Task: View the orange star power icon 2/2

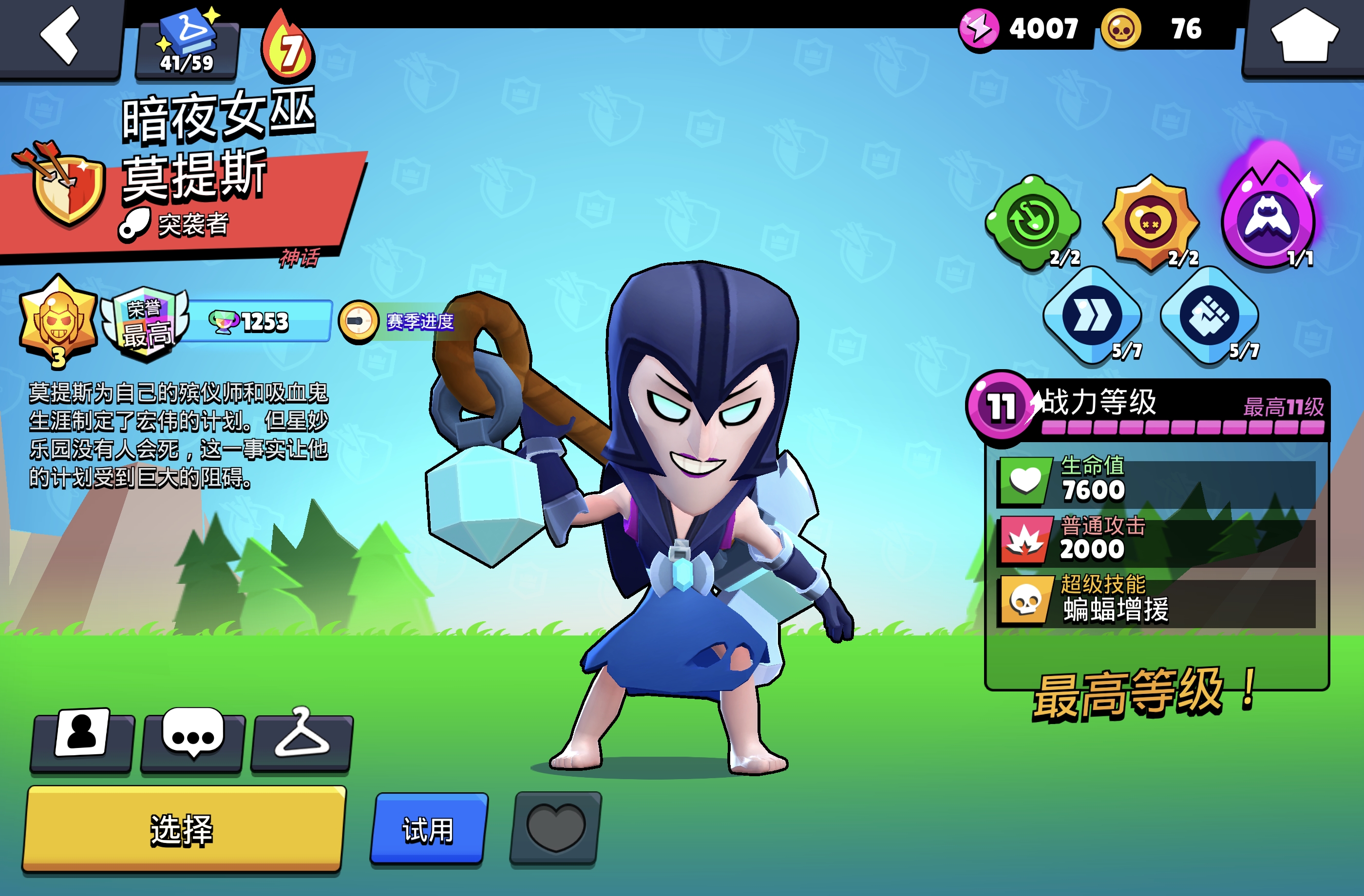Action: [x=1151, y=222]
